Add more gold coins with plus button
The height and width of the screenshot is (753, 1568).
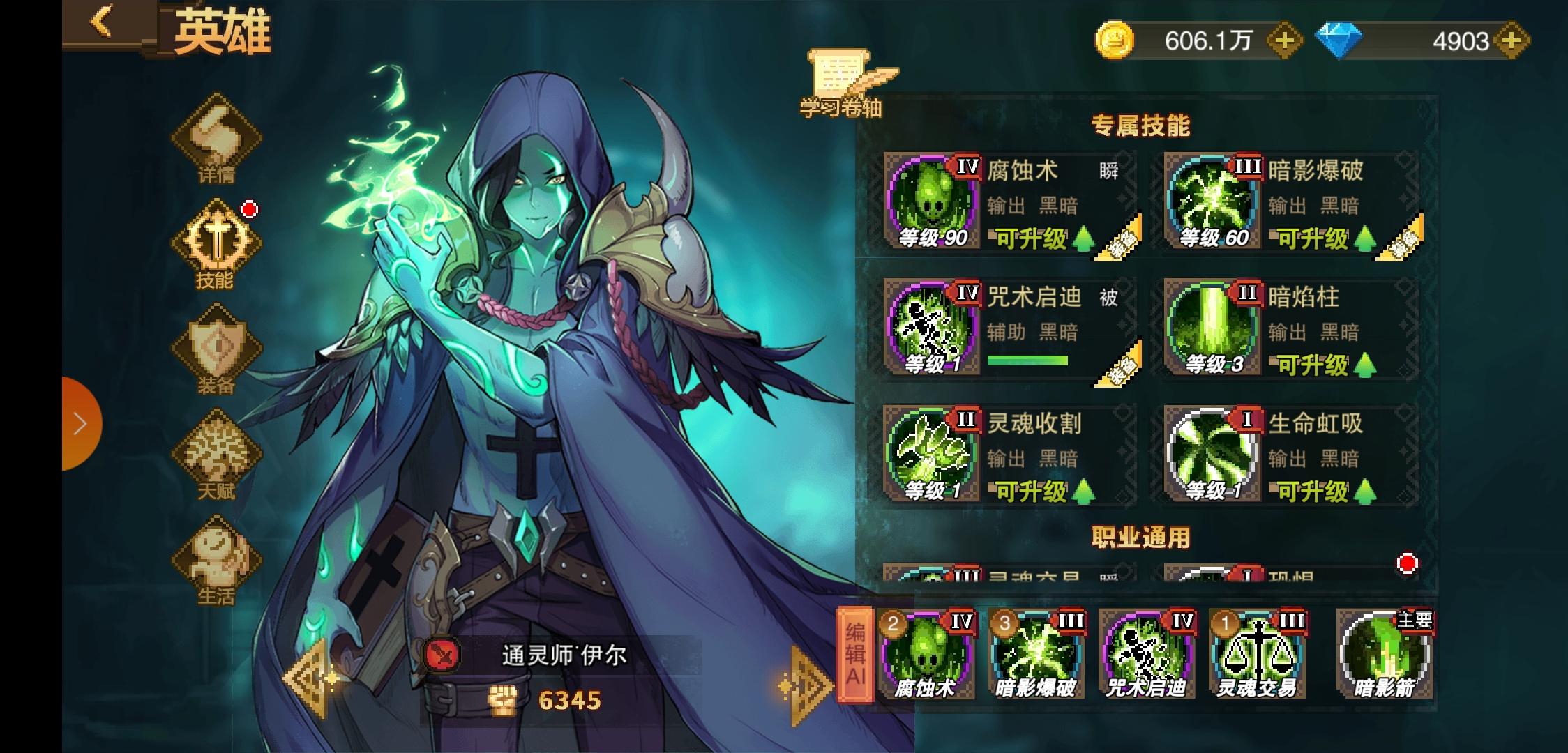(x=1283, y=41)
